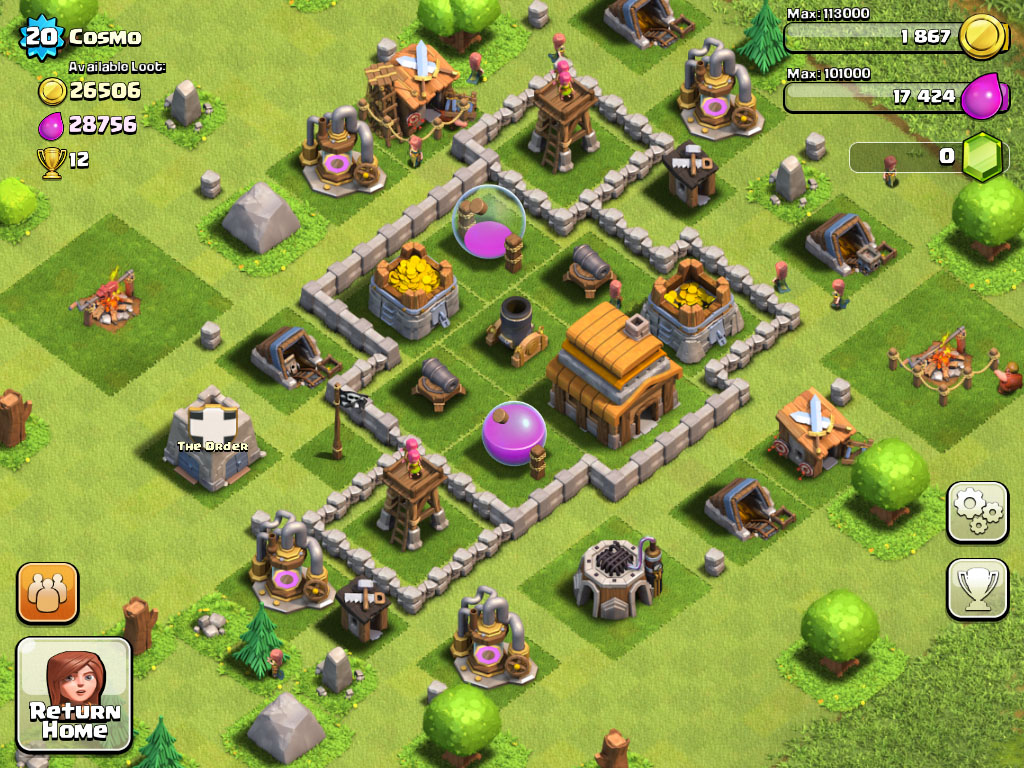Open the gear settings button

pos(977,511)
